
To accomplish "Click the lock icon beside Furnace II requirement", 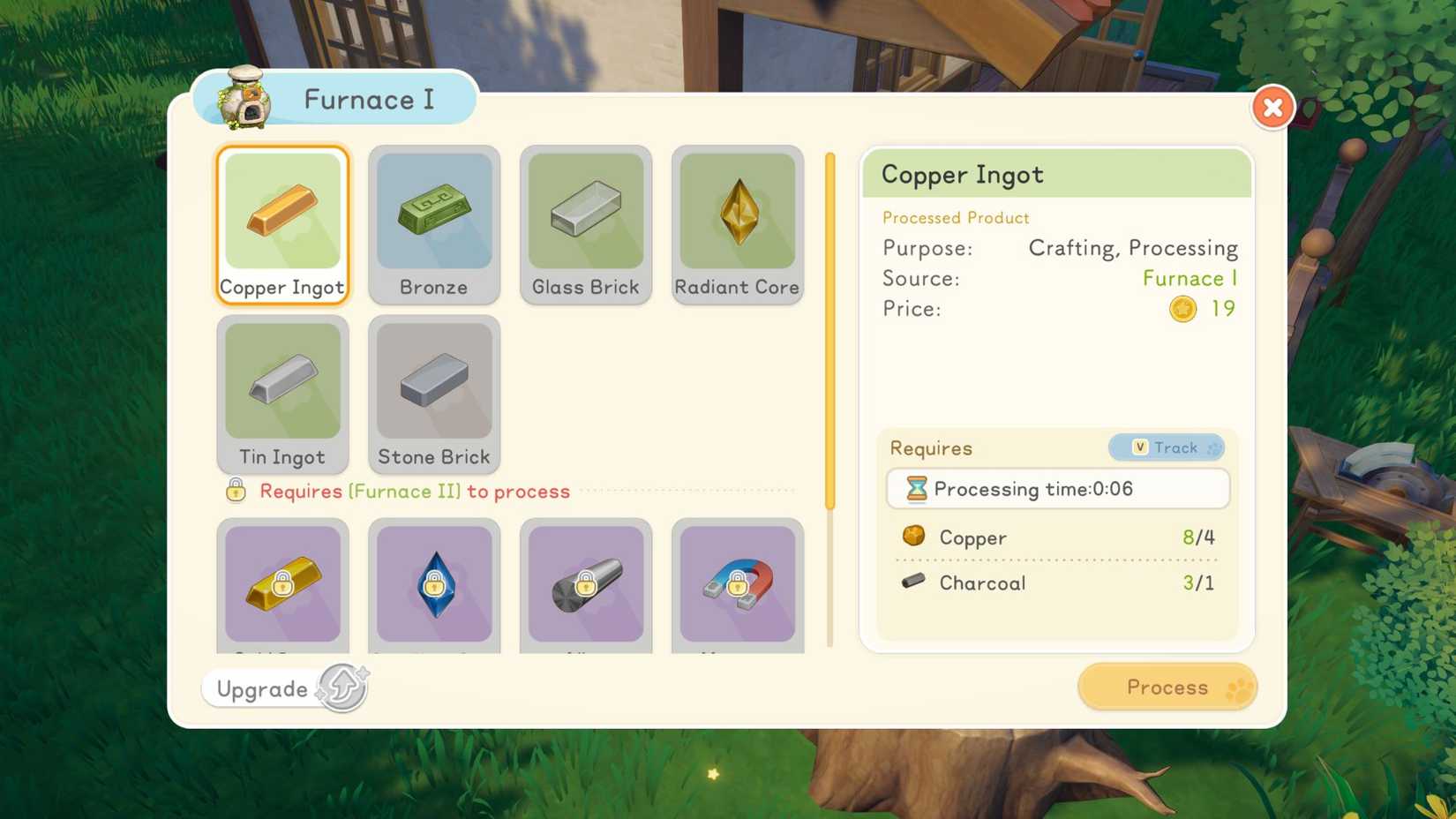I will [235, 491].
